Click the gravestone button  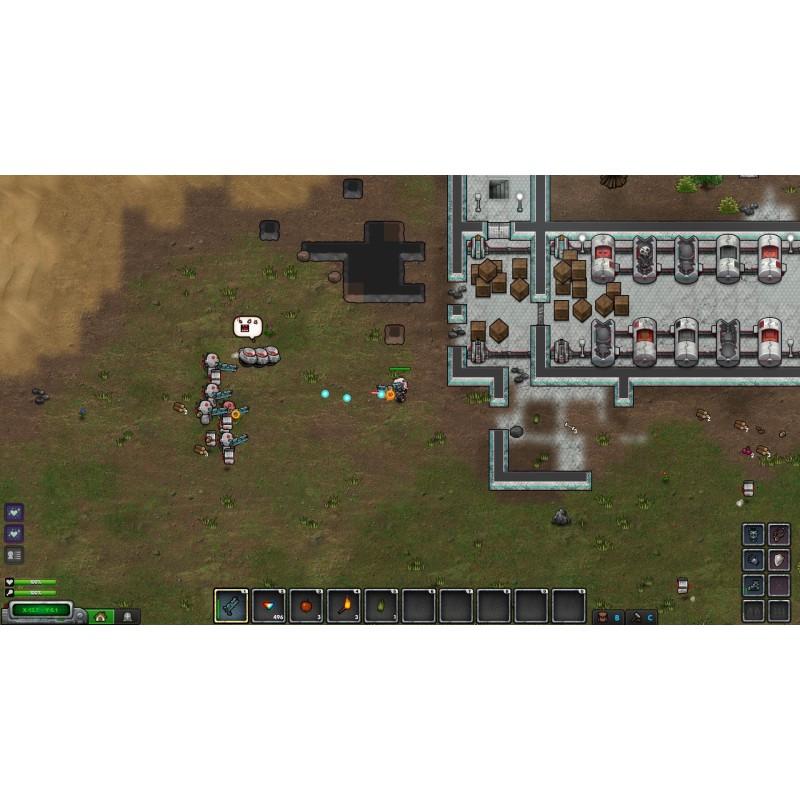pyautogui.click(x=127, y=616)
